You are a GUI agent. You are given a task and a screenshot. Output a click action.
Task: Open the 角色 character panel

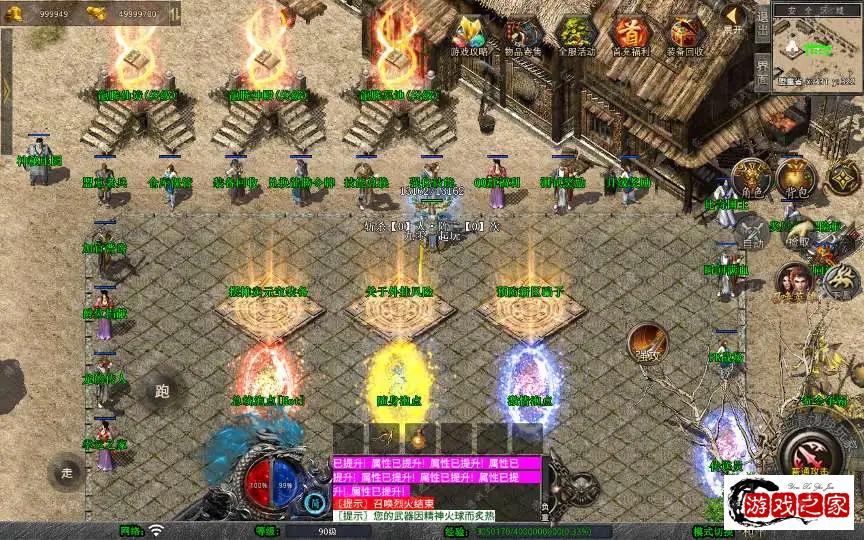pyautogui.click(x=751, y=178)
